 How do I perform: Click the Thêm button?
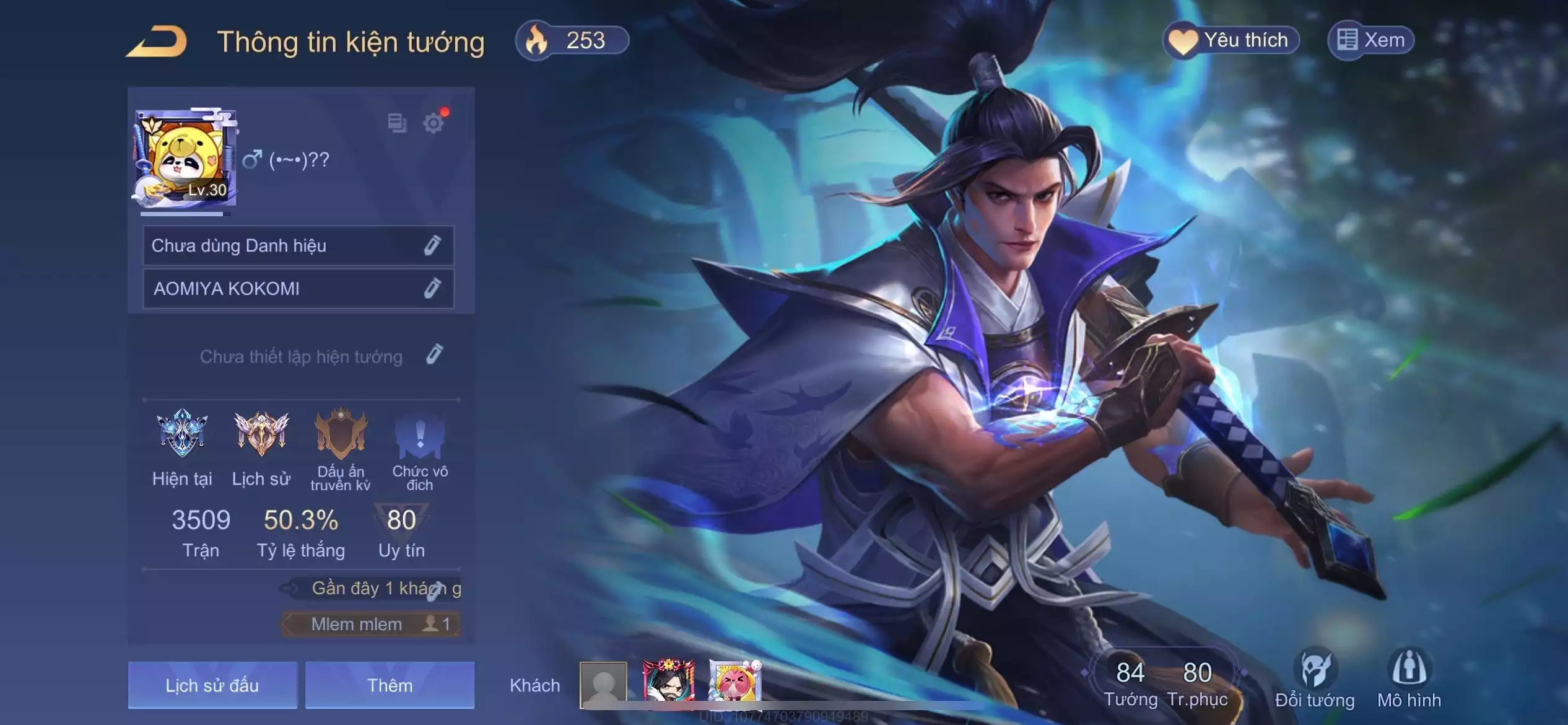(390, 685)
